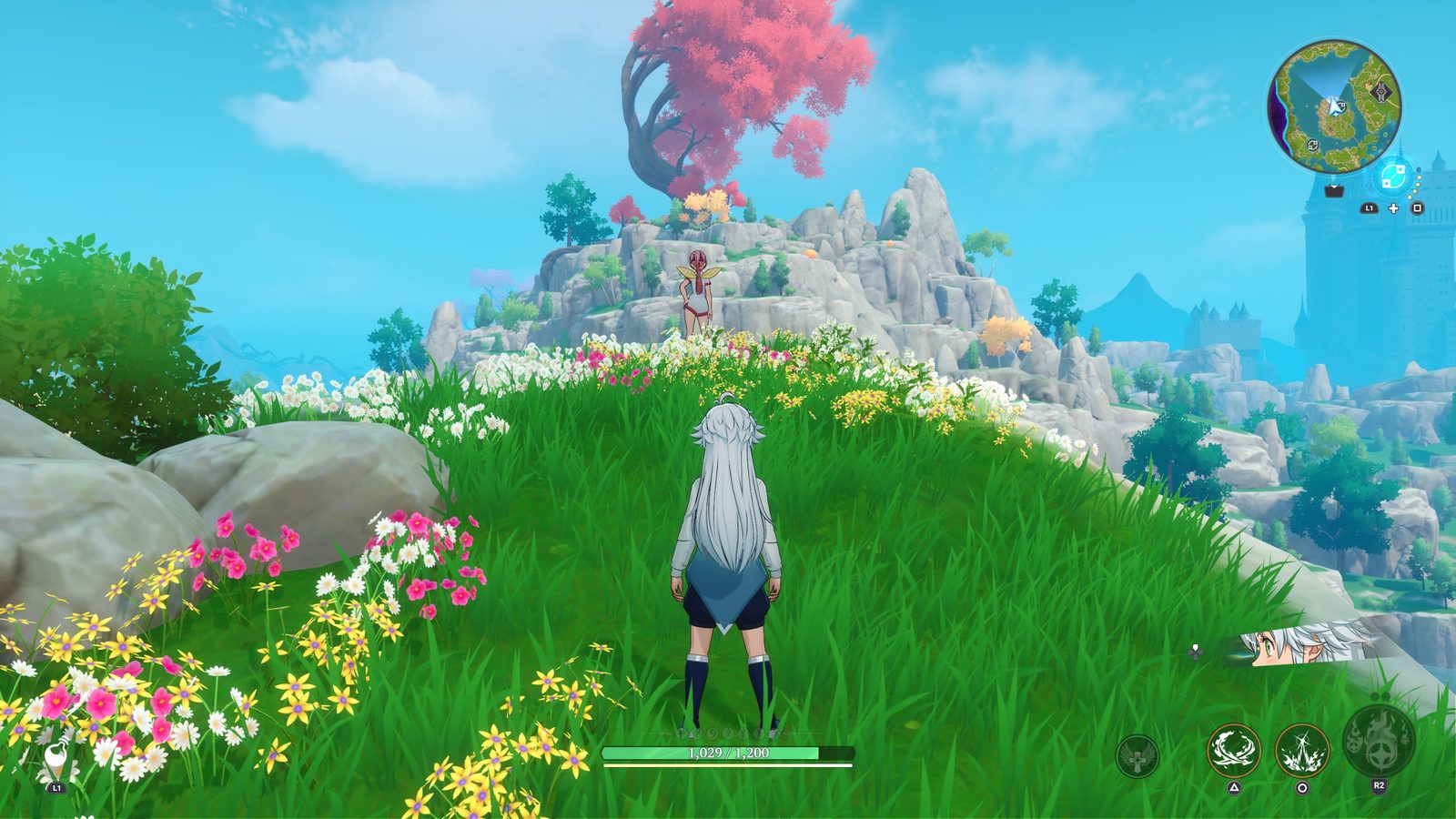Select the waypoint circle marker on the minimap

point(1313,146)
